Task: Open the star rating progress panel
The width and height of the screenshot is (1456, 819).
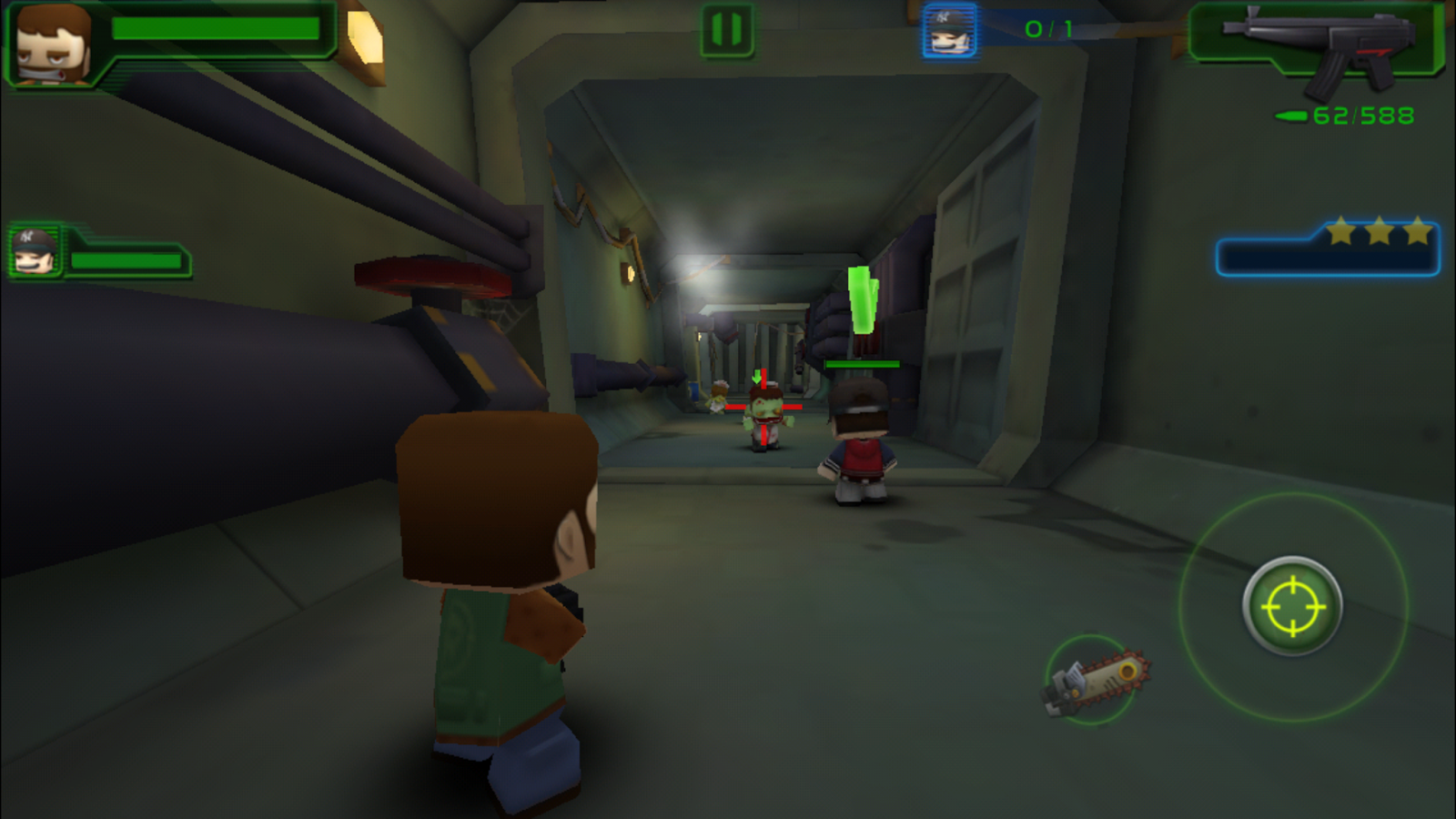Action: 1329,248
